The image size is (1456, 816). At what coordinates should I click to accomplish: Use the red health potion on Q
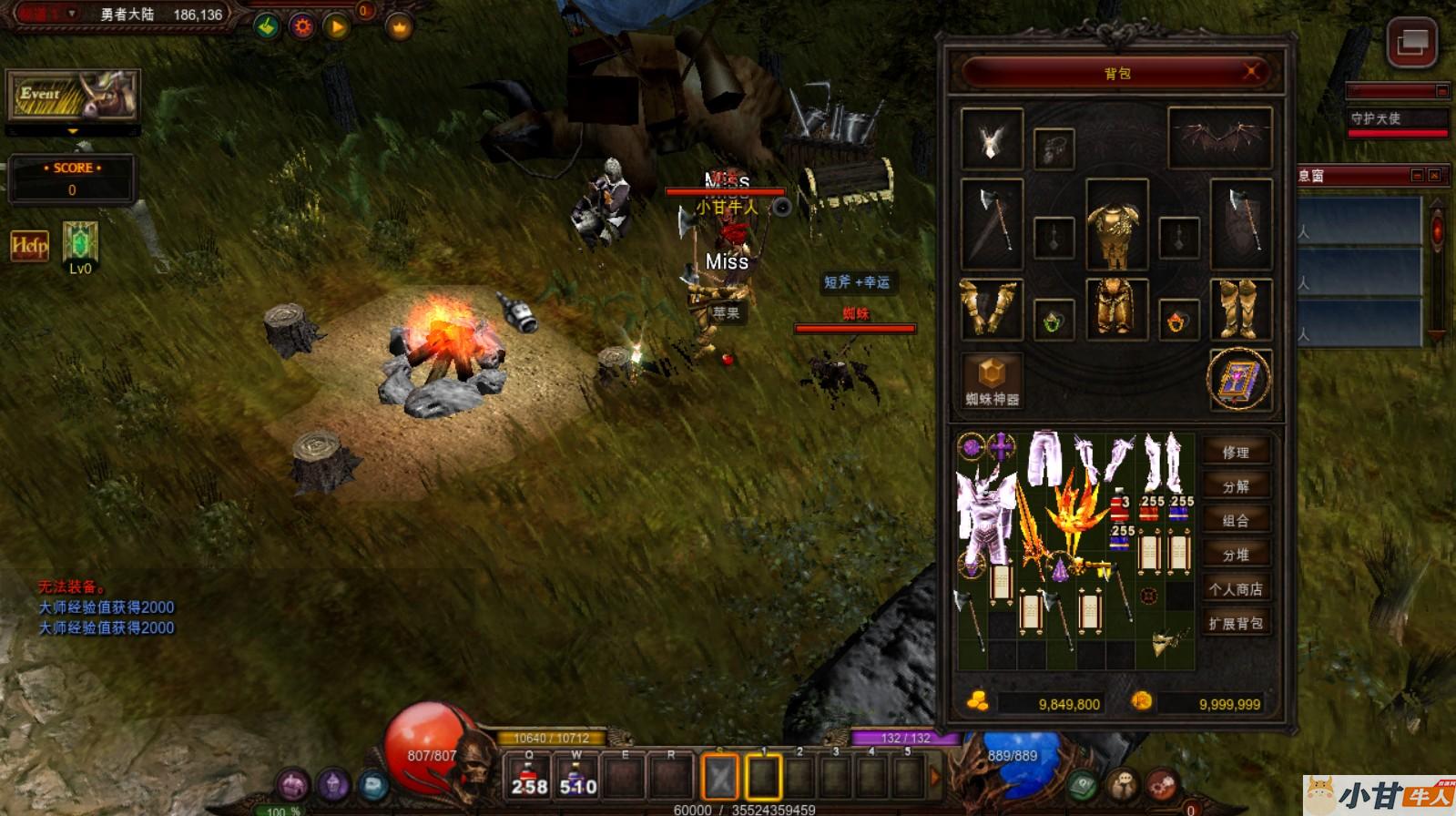click(x=529, y=777)
